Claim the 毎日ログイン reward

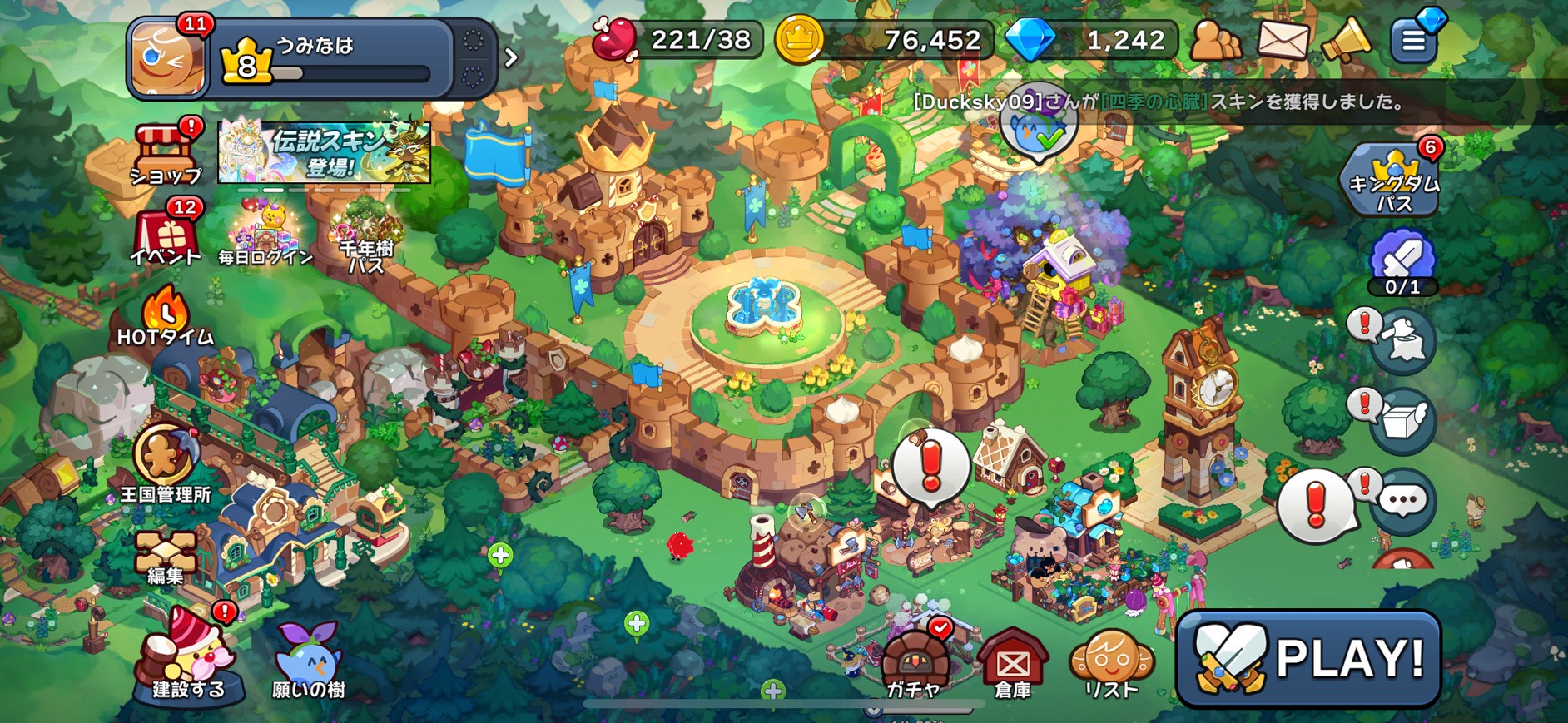tap(265, 236)
